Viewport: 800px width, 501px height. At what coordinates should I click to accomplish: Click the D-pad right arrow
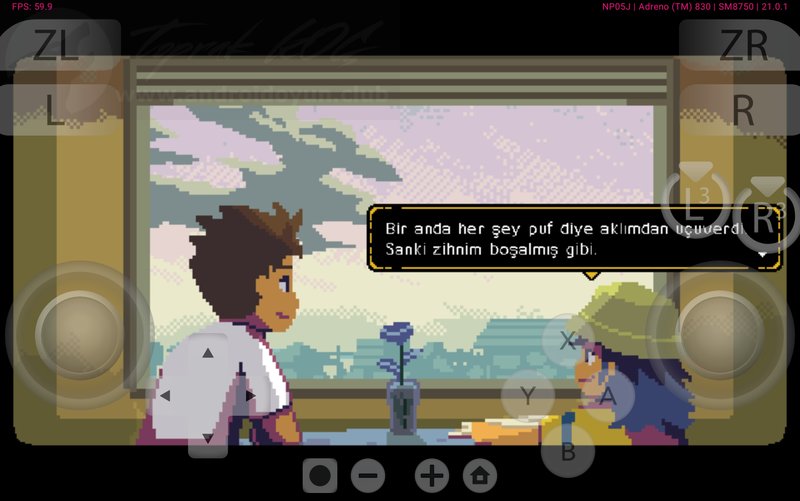(250, 396)
